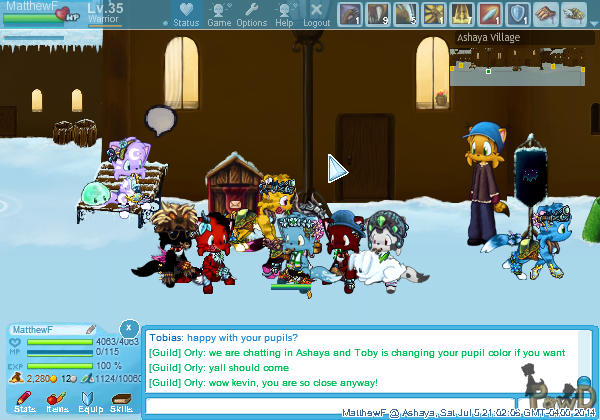
Task: Log out using the Logout button
Action: point(316,14)
